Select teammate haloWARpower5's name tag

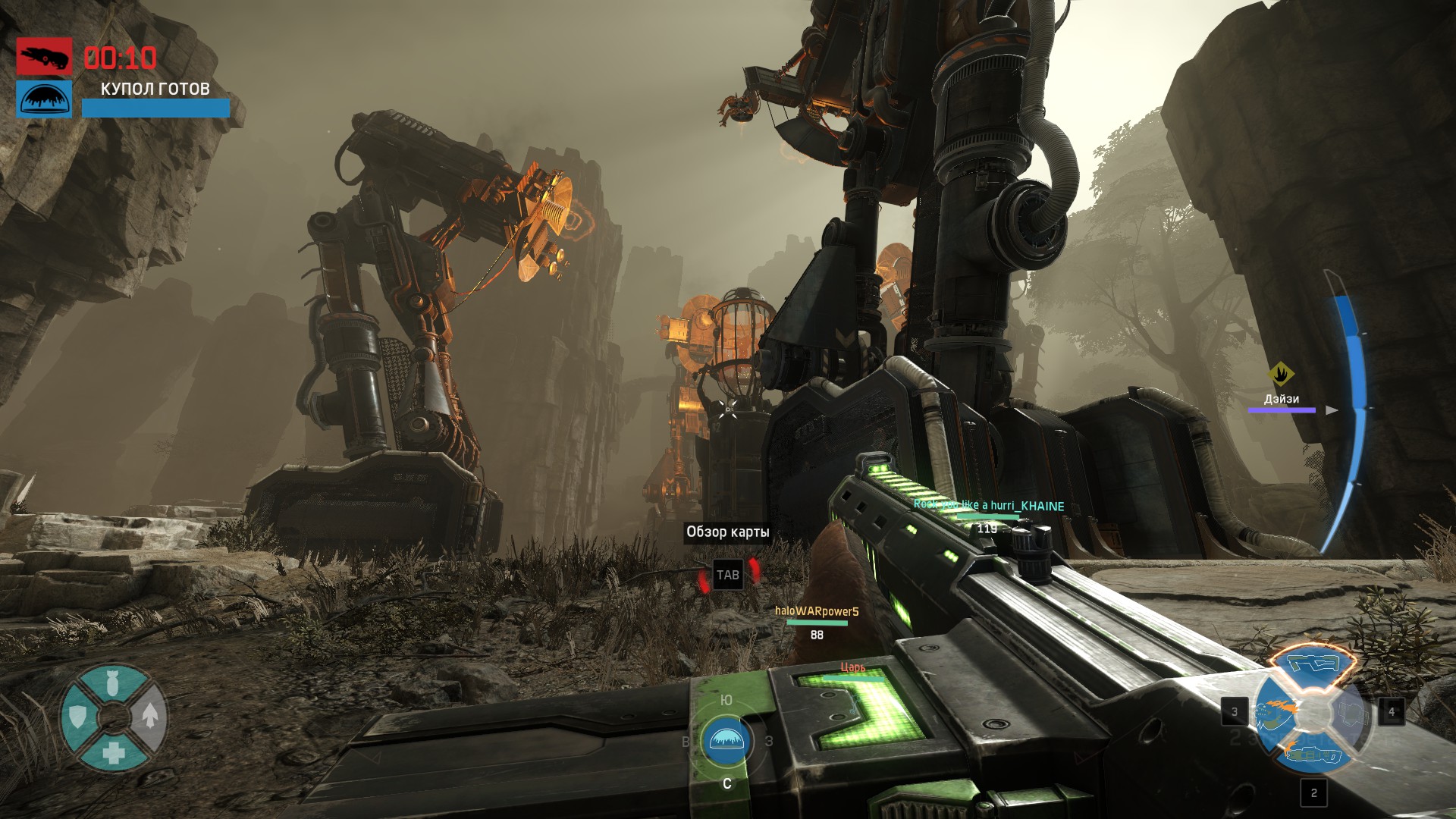click(817, 611)
